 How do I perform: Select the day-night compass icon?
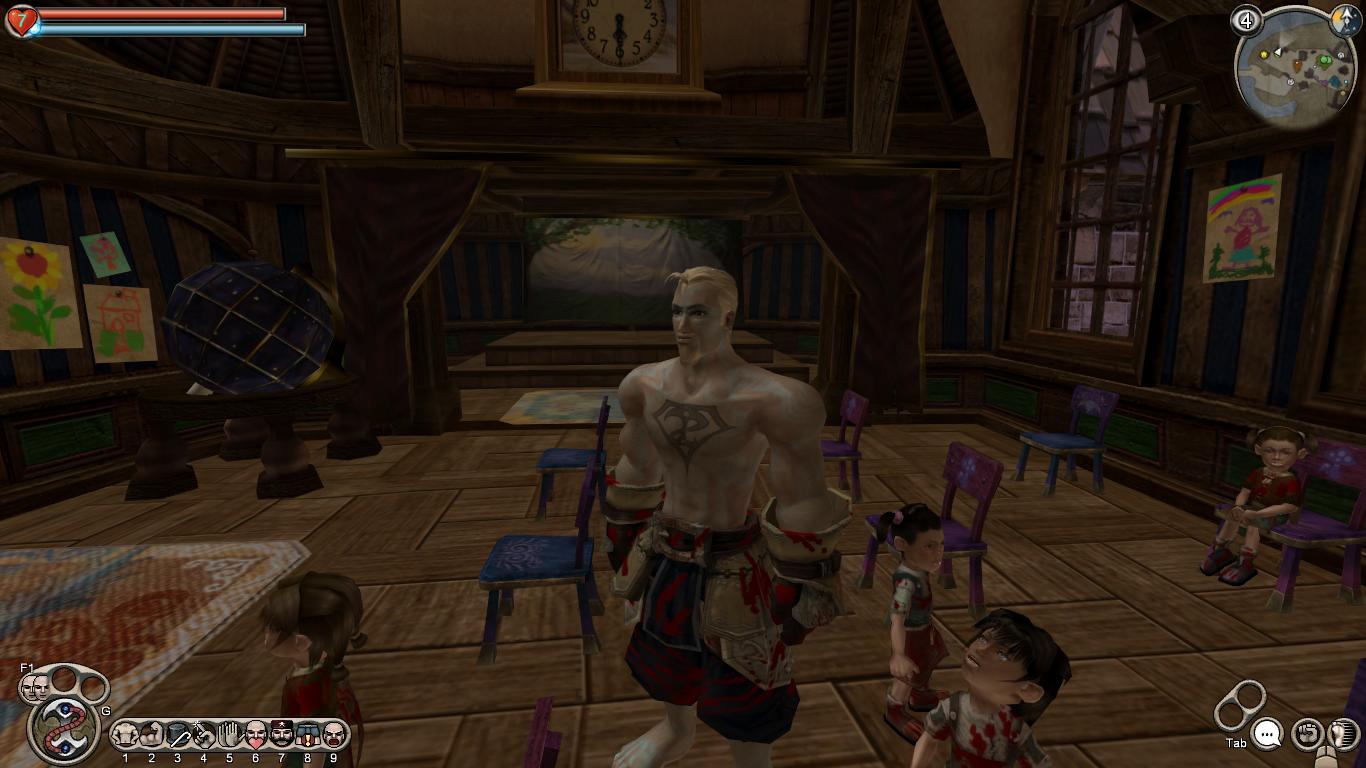coord(1342,18)
